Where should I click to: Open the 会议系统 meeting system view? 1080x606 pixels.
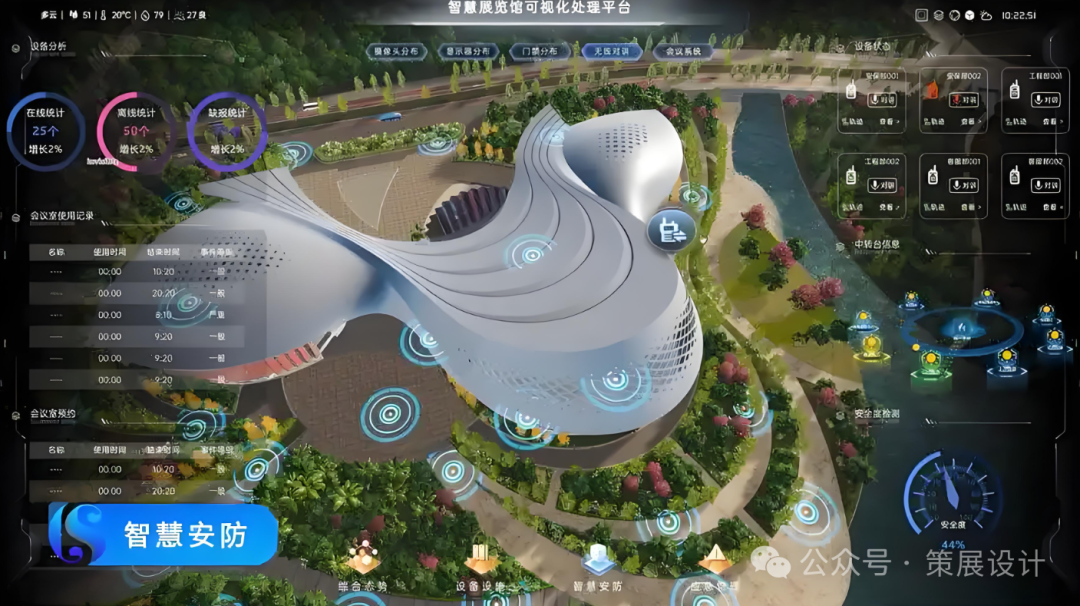pos(683,51)
